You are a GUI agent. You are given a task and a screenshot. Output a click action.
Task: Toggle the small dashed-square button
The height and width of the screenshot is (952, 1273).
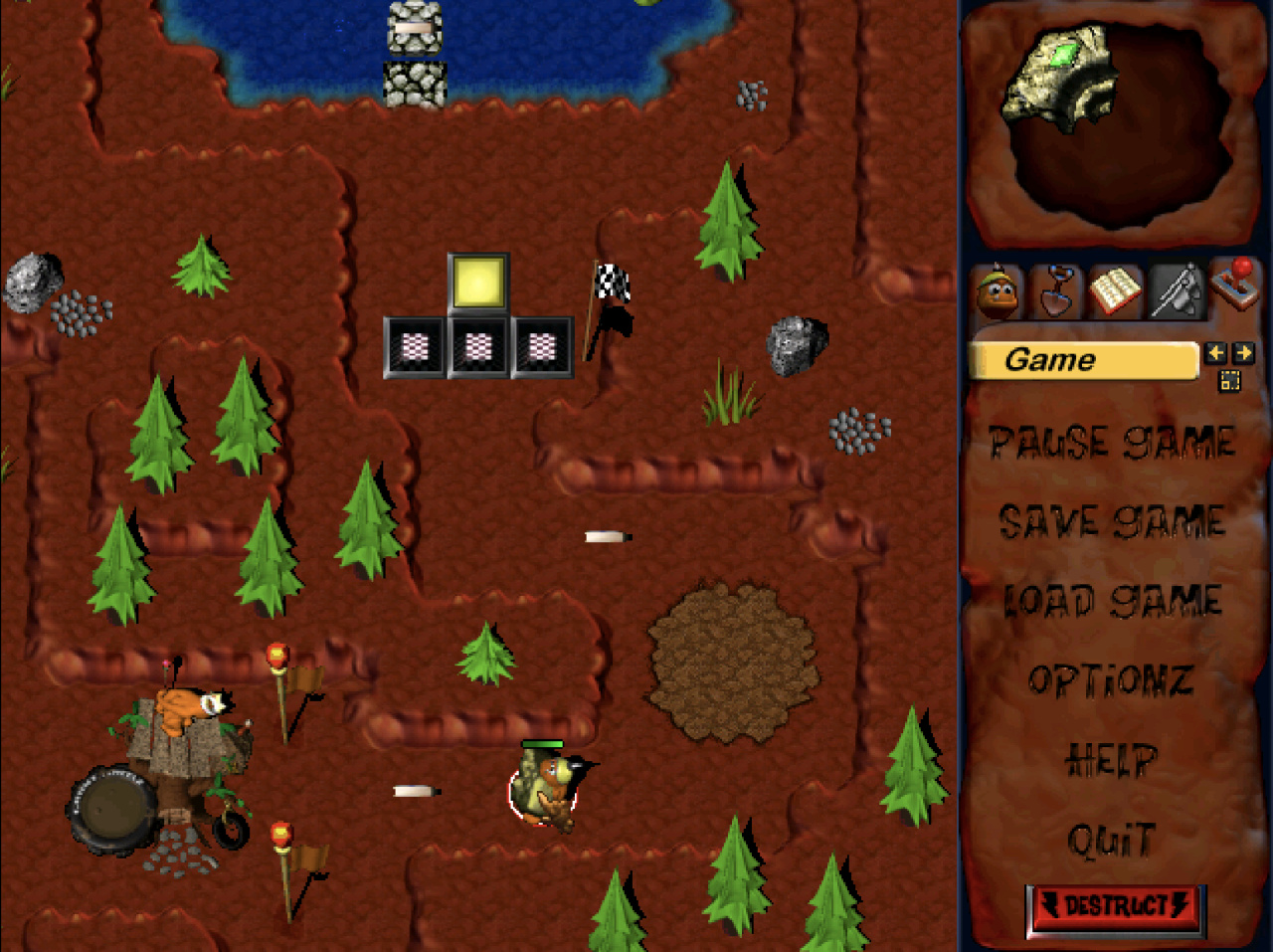(1230, 380)
